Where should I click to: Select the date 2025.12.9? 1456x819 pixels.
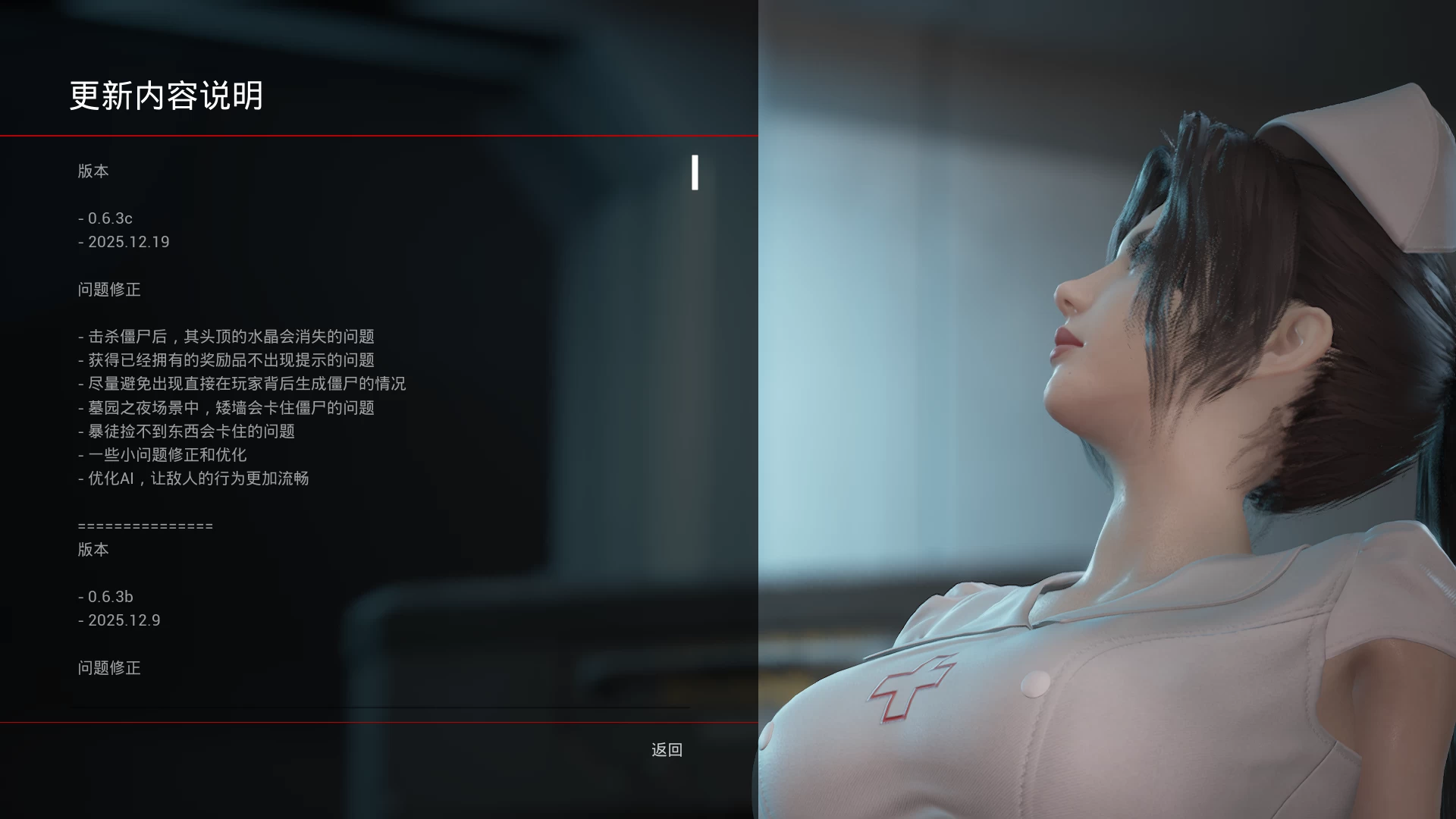[x=120, y=620]
